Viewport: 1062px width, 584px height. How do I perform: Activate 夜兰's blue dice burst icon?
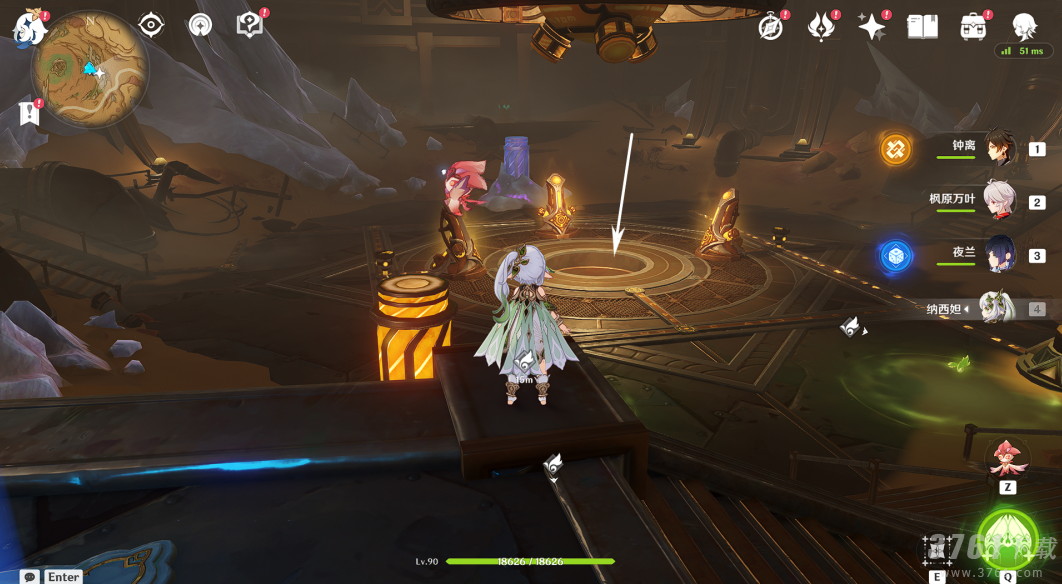[x=895, y=256]
